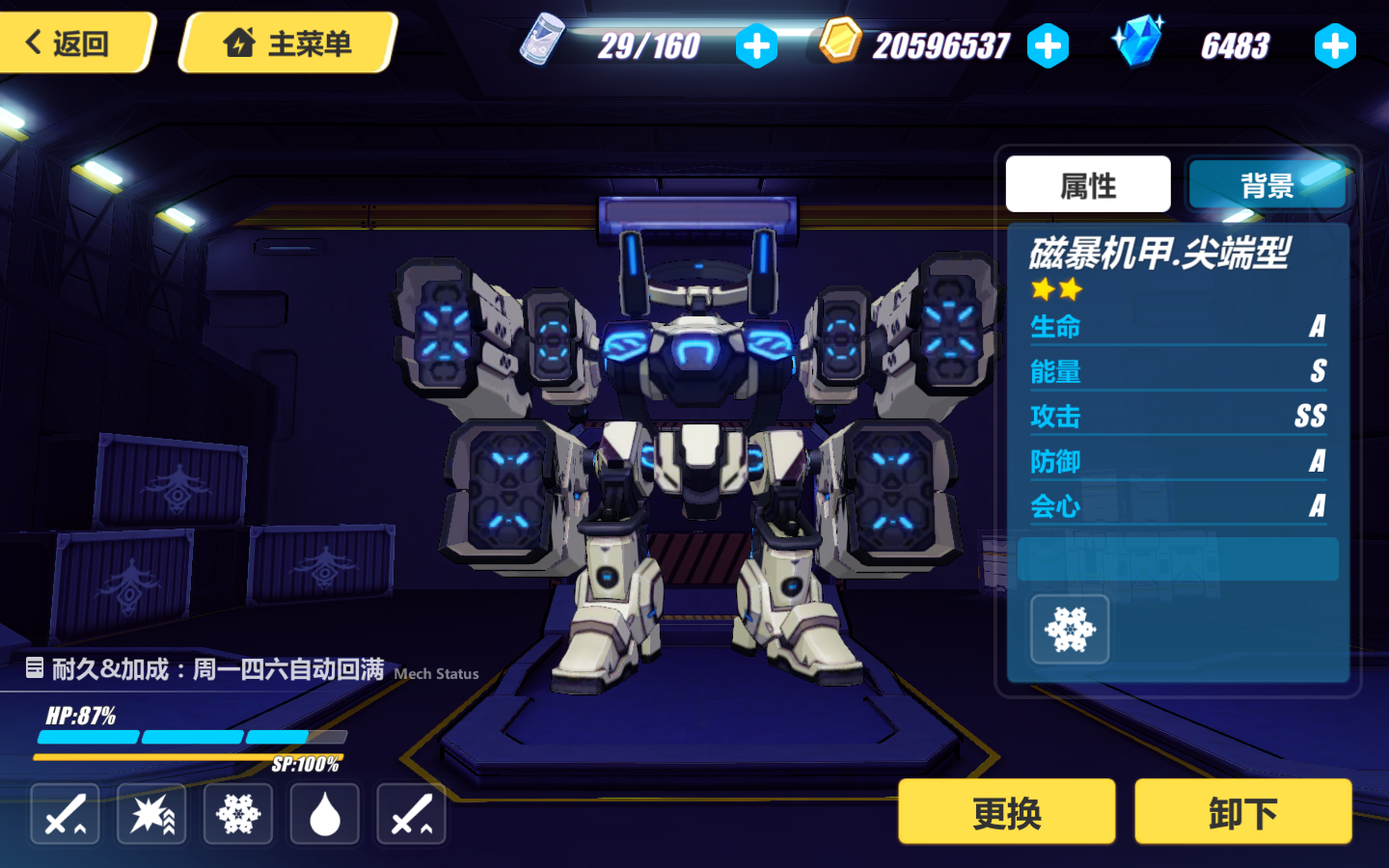Click the plus button next to crystals
This screenshot has width=1389, height=868.
click(x=1335, y=44)
